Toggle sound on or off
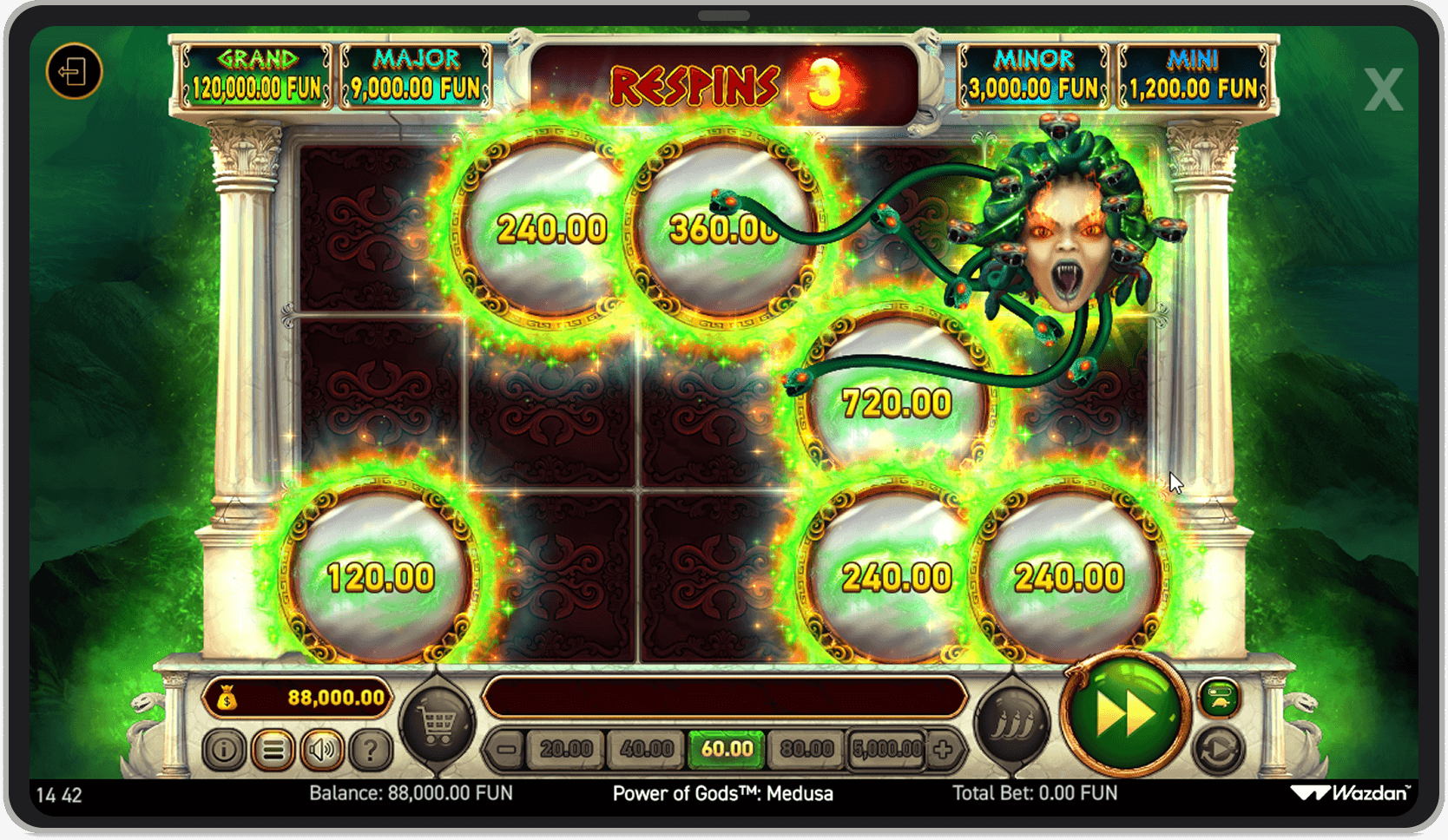 [x=320, y=750]
